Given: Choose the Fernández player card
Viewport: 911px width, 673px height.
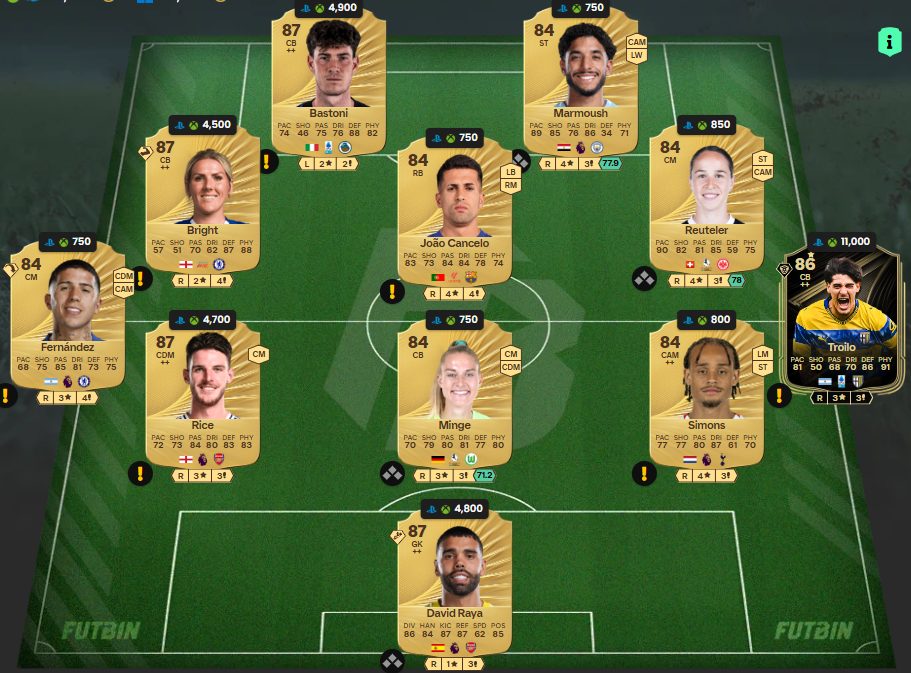Looking at the screenshot, I should [68, 315].
